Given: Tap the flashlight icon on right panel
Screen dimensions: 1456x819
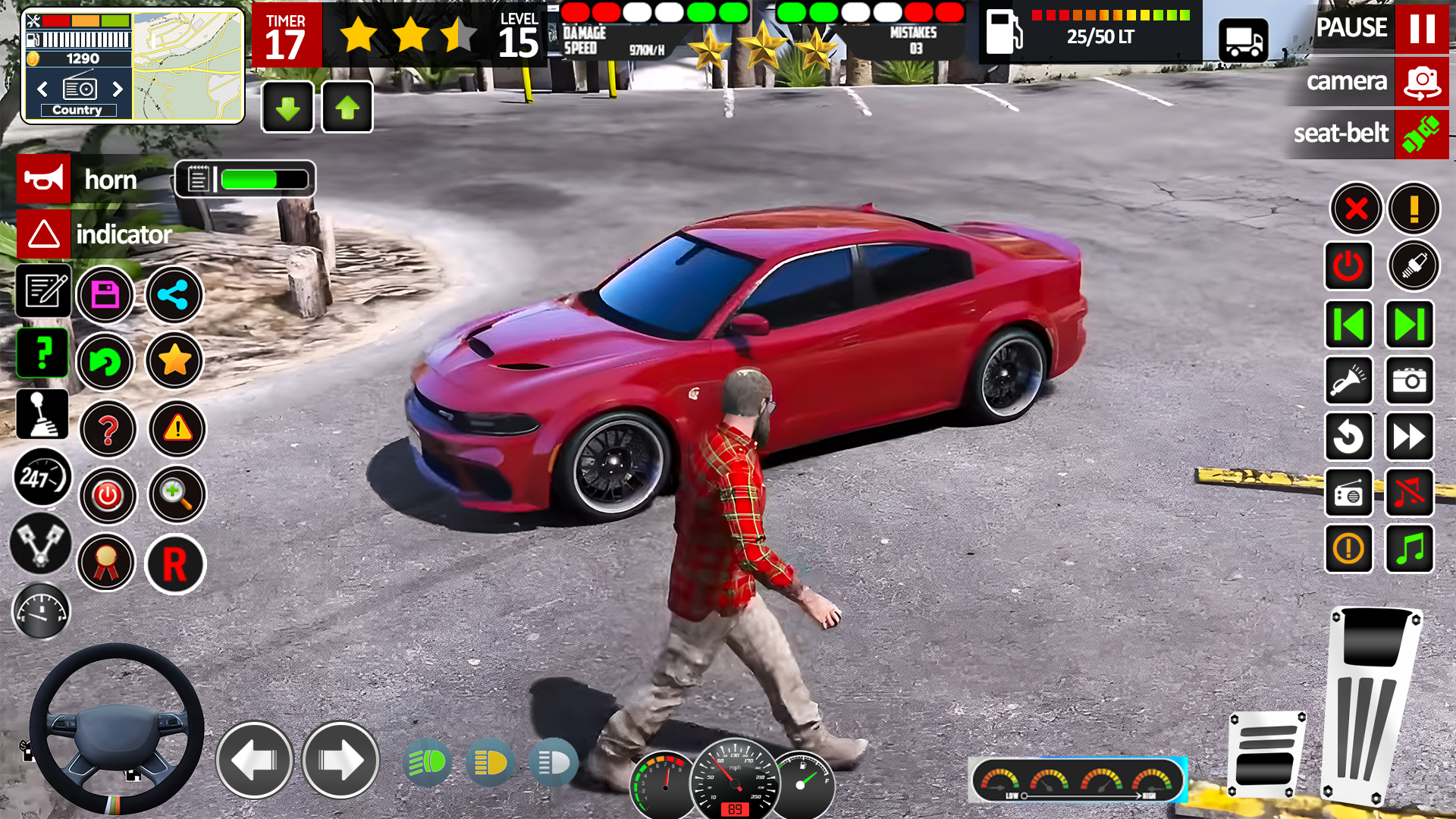Looking at the screenshot, I should [x=1349, y=381].
